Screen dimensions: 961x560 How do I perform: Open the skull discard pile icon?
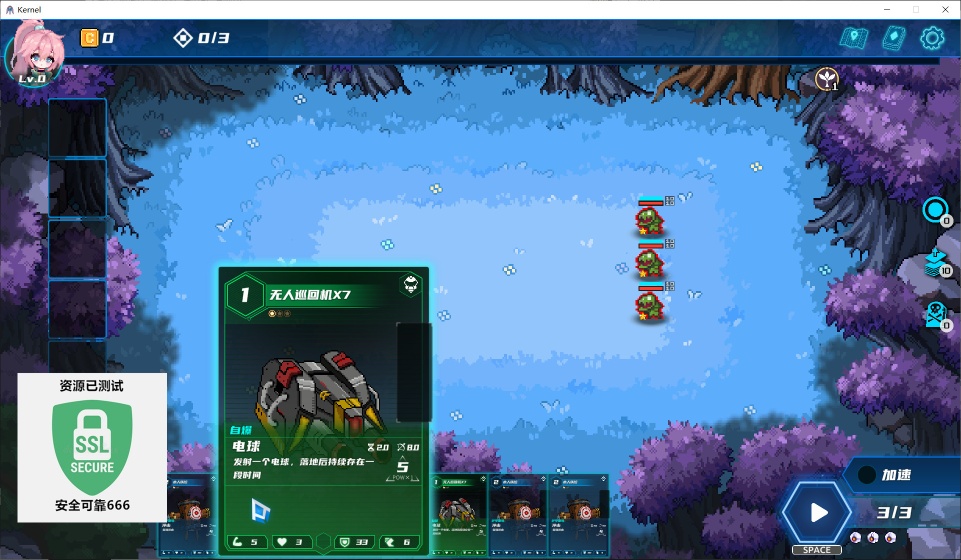pos(935,314)
